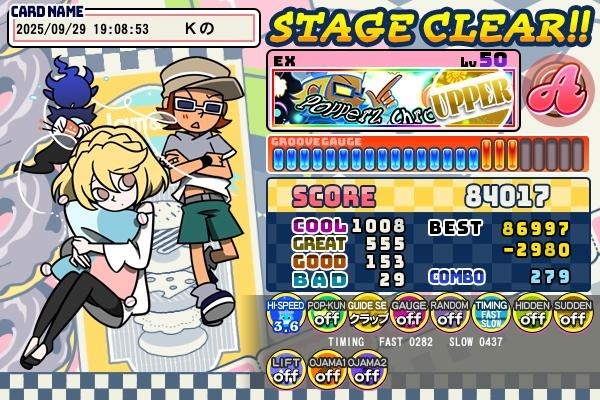Image resolution: width=600 pixels, height=400 pixels.
Task: Select the TIMING fast/slow option
Action: pyautogui.click(x=490, y=316)
